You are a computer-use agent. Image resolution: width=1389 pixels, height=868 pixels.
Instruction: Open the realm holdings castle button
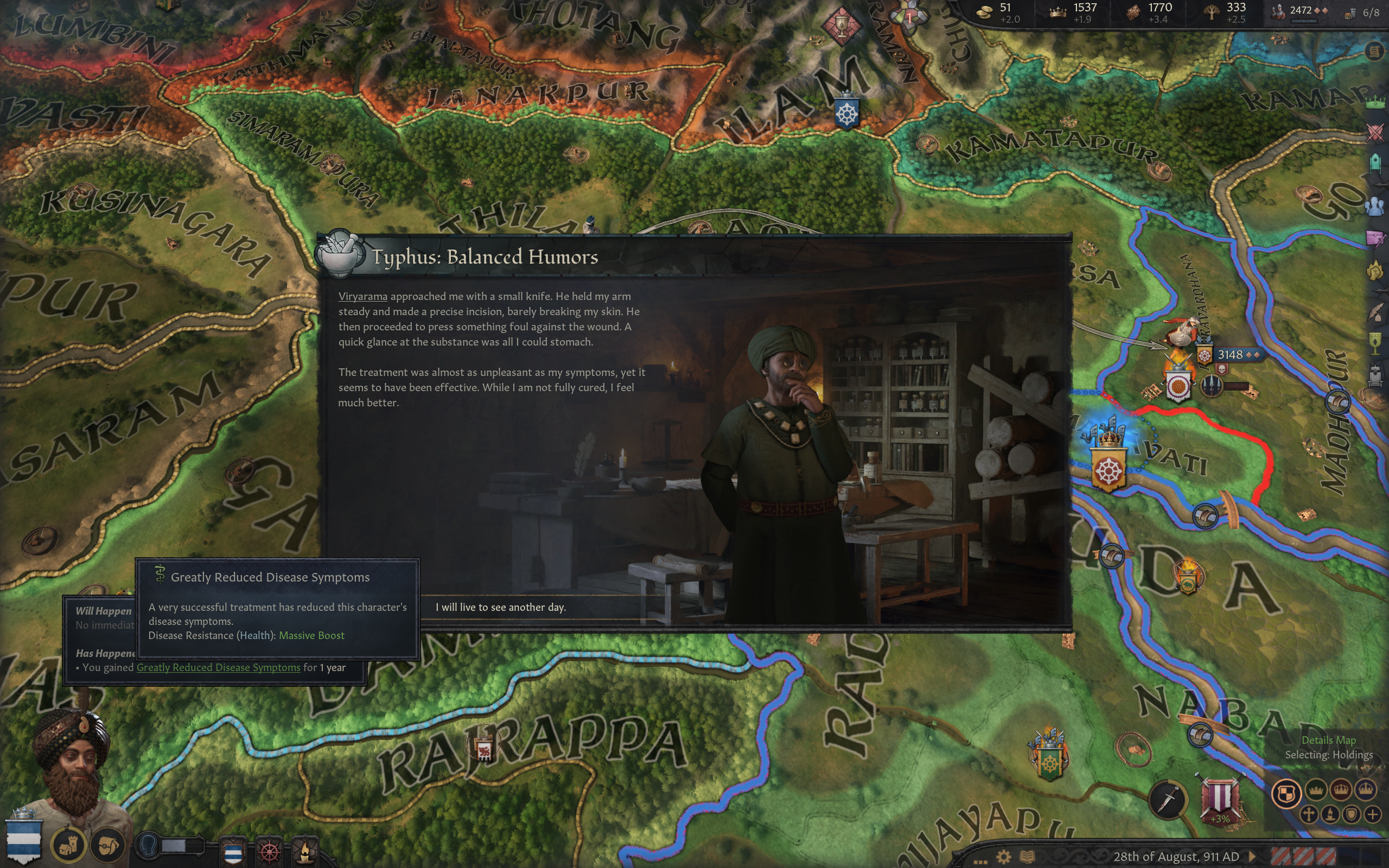[x=68, y=844]
